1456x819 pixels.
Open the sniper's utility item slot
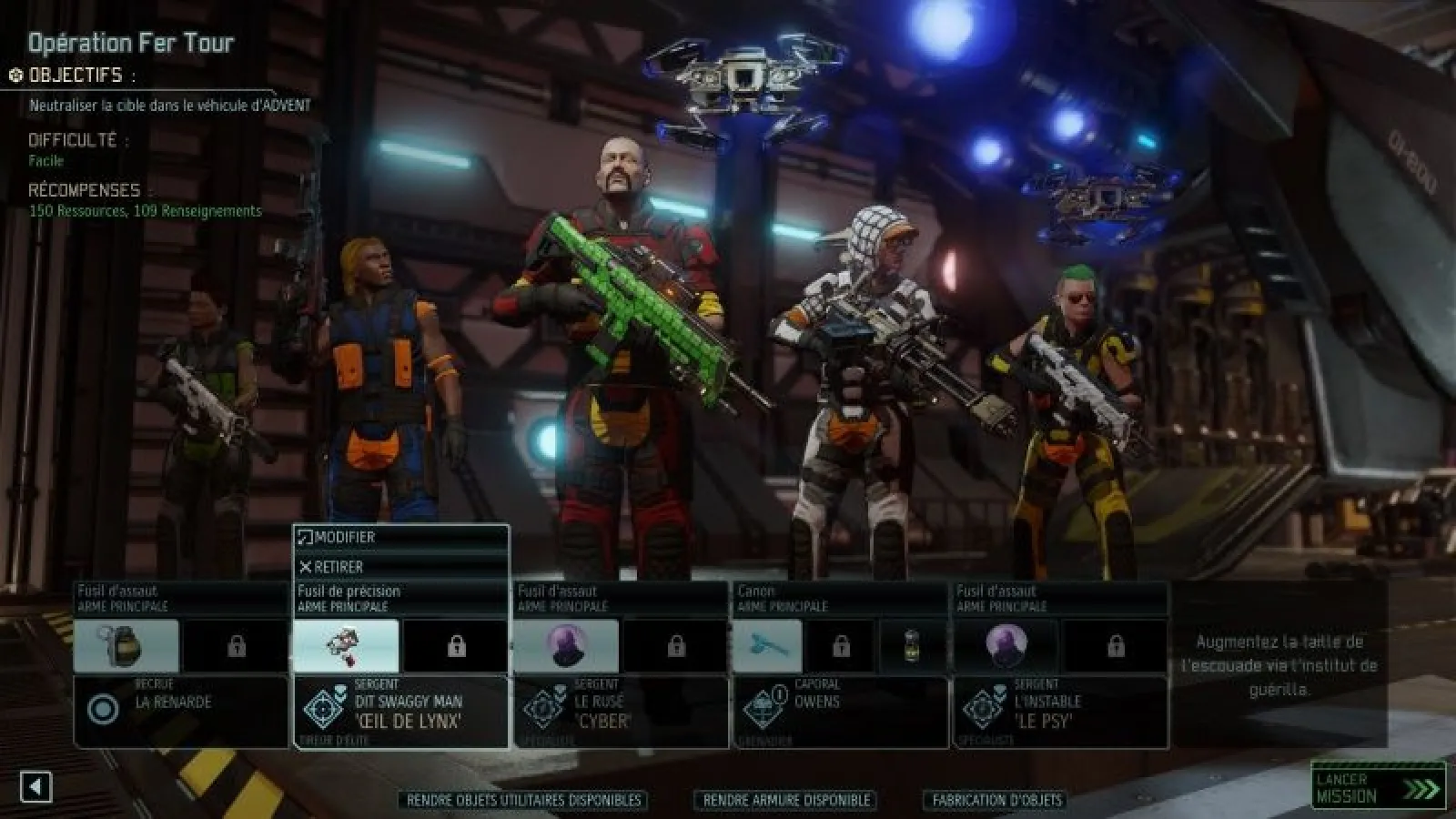tap(346, 646)
